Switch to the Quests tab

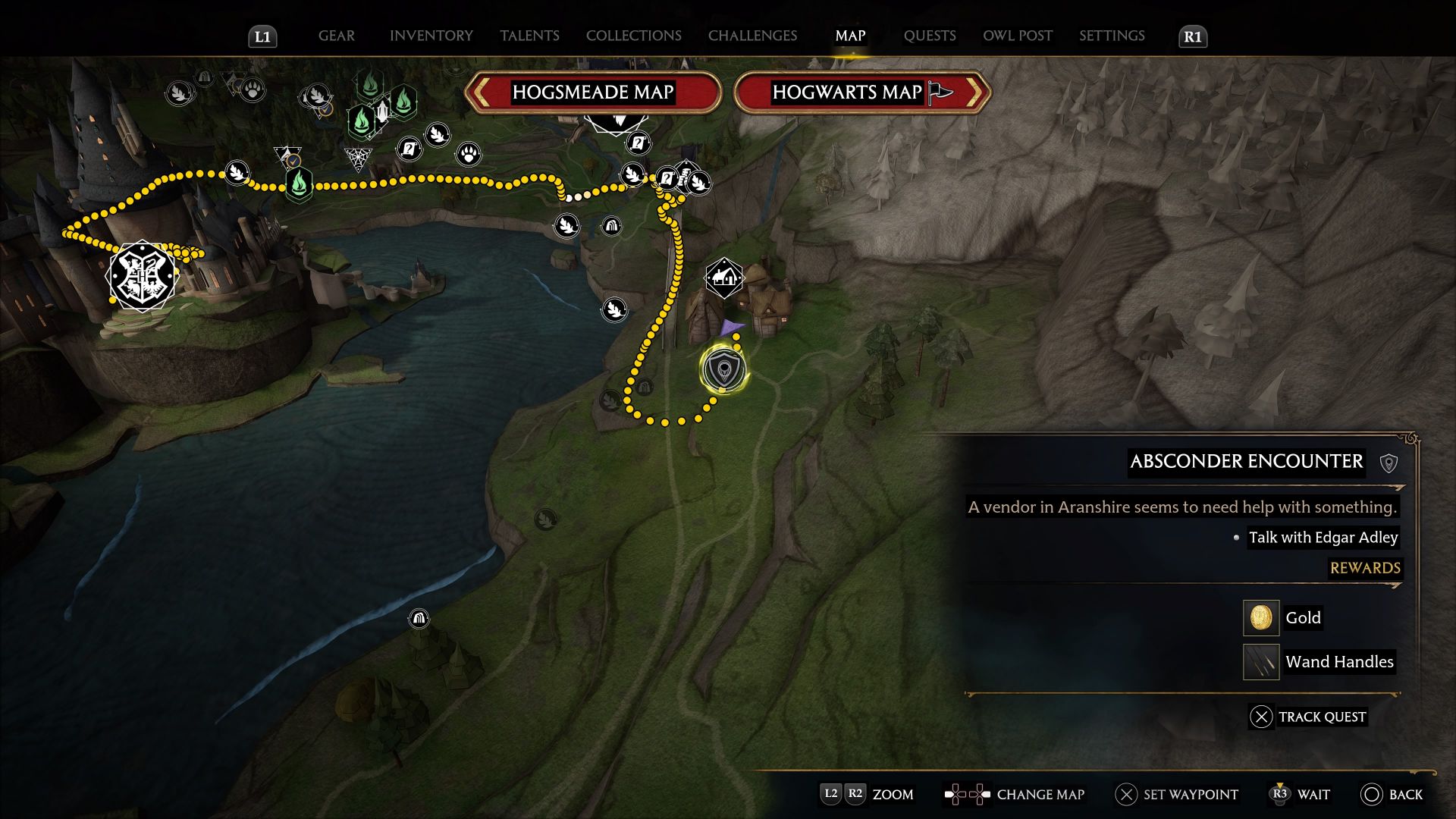pos(930,36)
